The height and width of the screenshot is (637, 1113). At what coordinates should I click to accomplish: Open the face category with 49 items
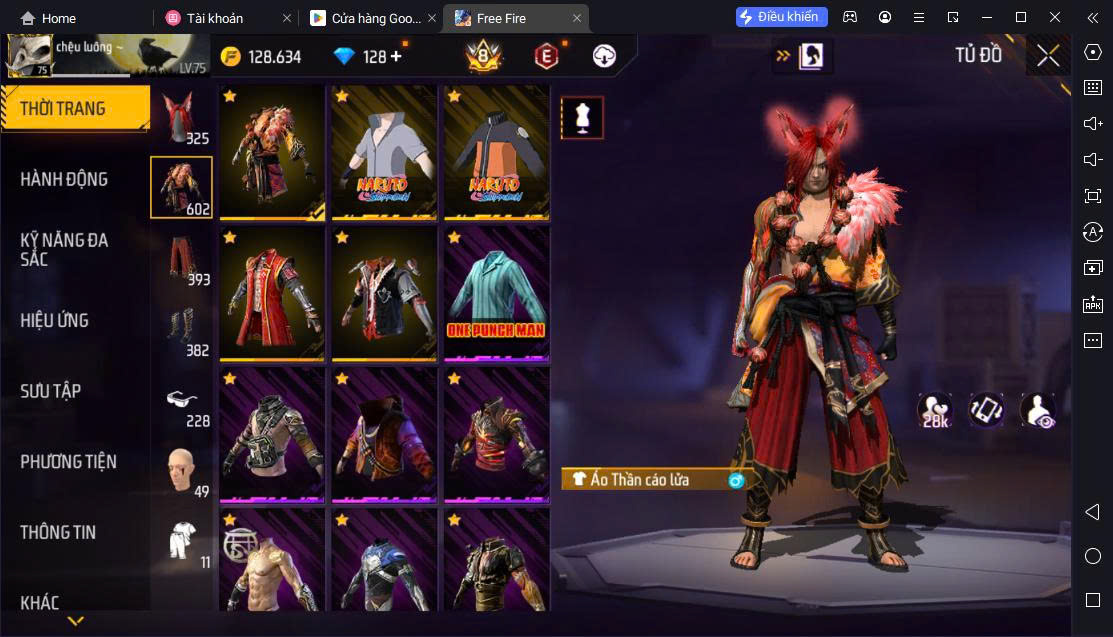181,470
